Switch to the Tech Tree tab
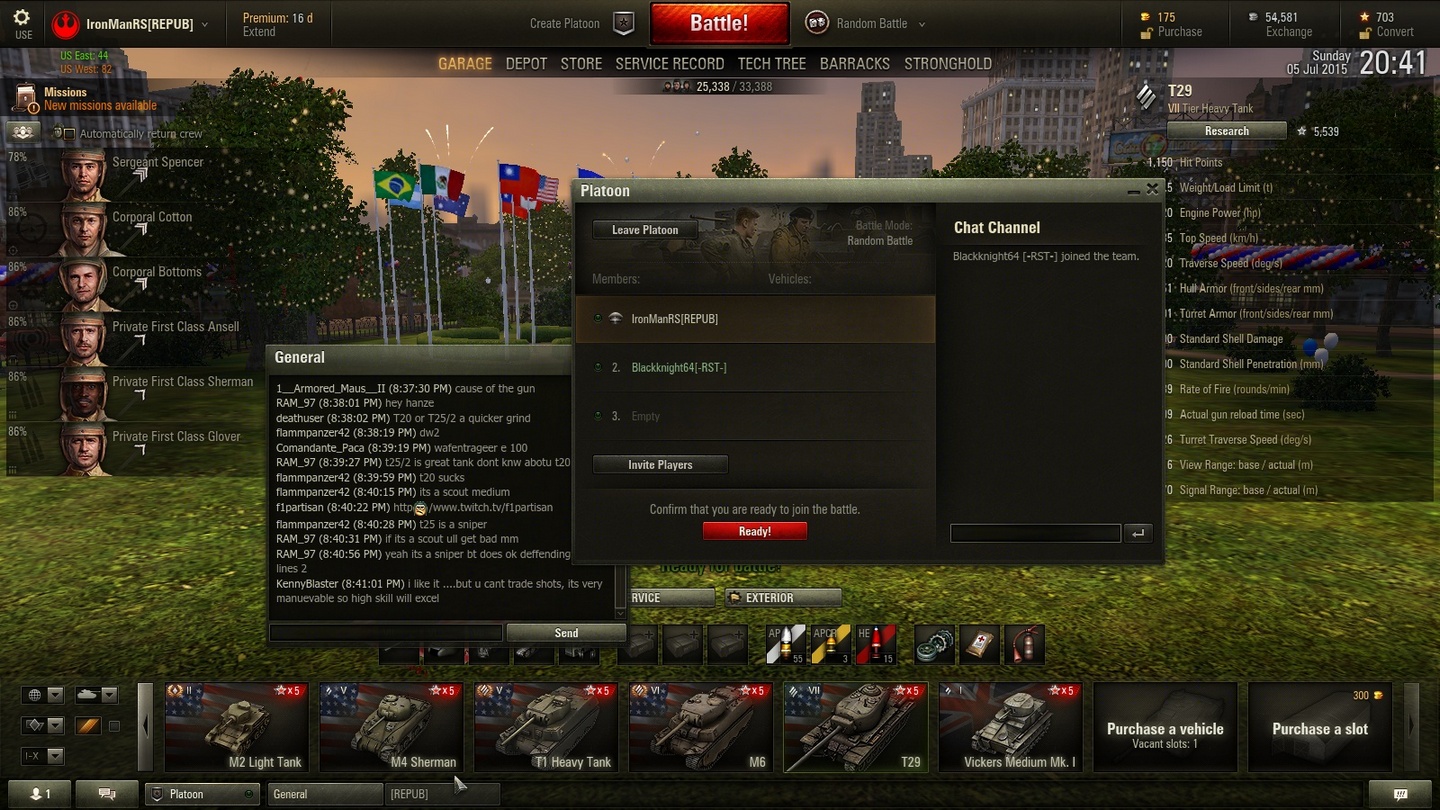 (771, 64)
